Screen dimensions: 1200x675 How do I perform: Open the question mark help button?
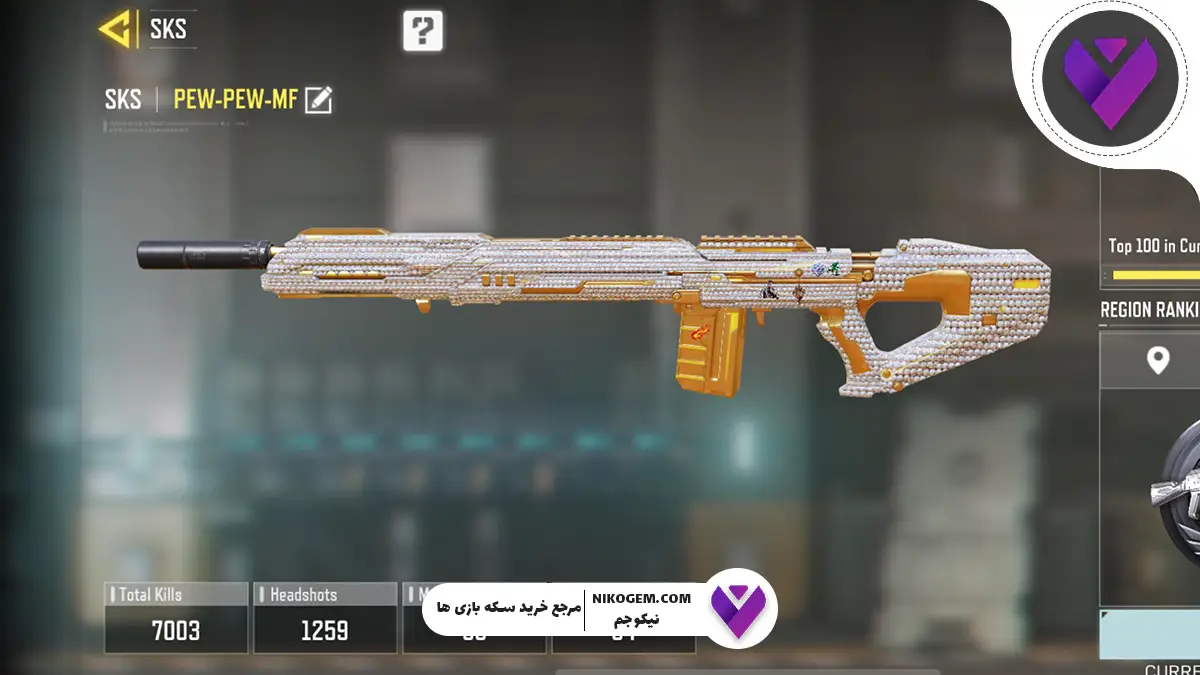coord(423,31)
